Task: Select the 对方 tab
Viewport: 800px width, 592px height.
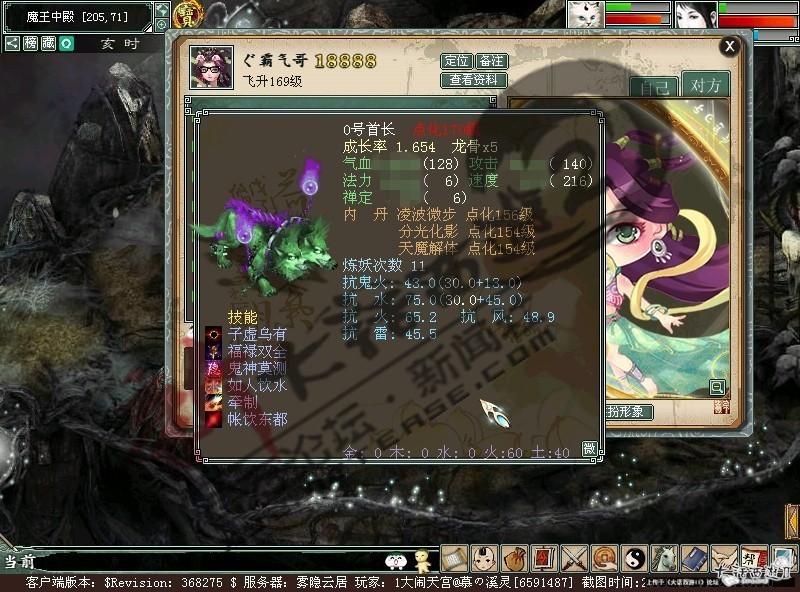Action: tap(705, 85)
